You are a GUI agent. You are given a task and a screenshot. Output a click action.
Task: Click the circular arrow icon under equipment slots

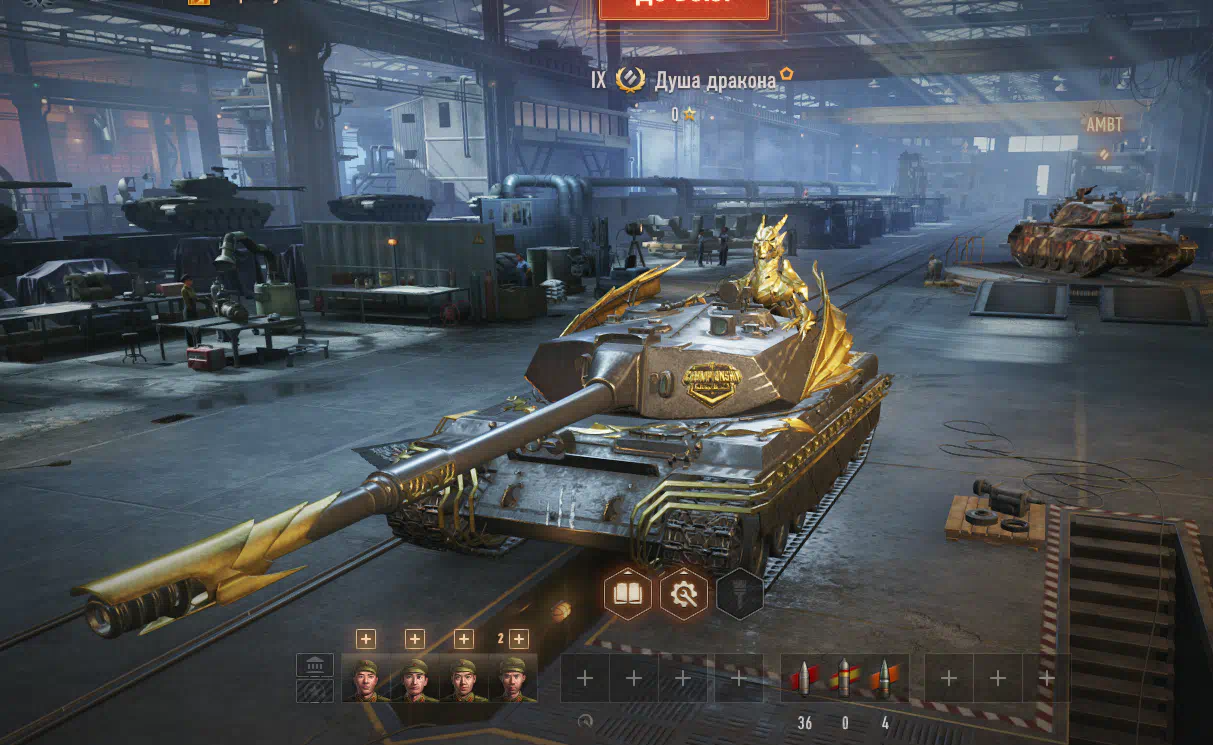click(585, 720)
